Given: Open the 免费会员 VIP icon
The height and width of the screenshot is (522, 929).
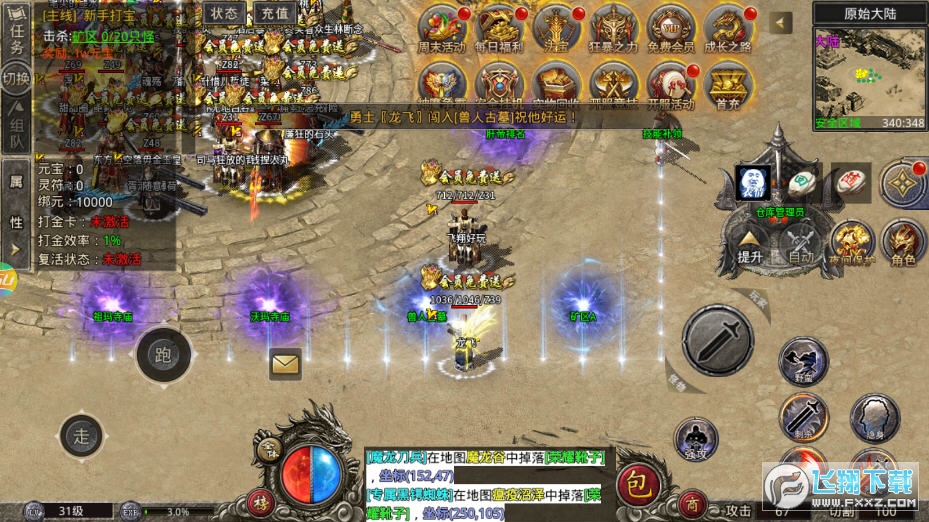Looking at the screenshot, I should coord(671,30).
